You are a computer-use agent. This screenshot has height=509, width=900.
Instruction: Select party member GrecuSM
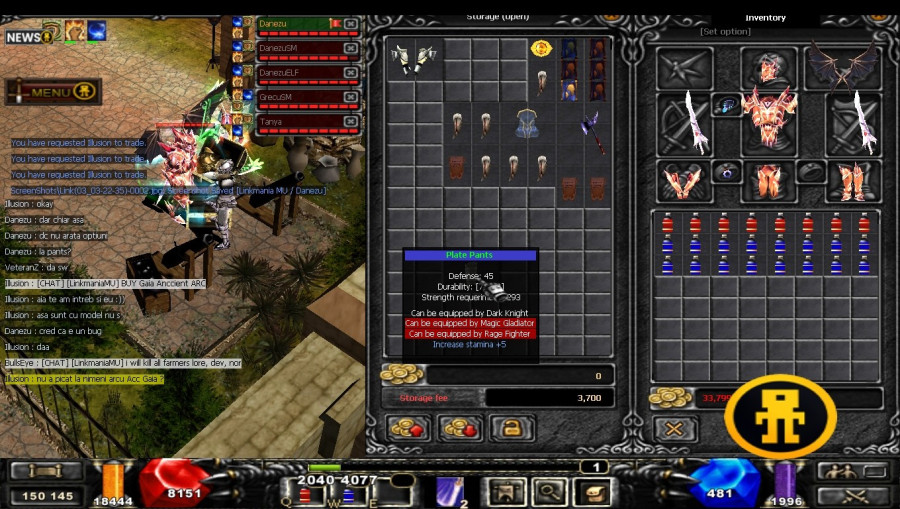[292, 97]
